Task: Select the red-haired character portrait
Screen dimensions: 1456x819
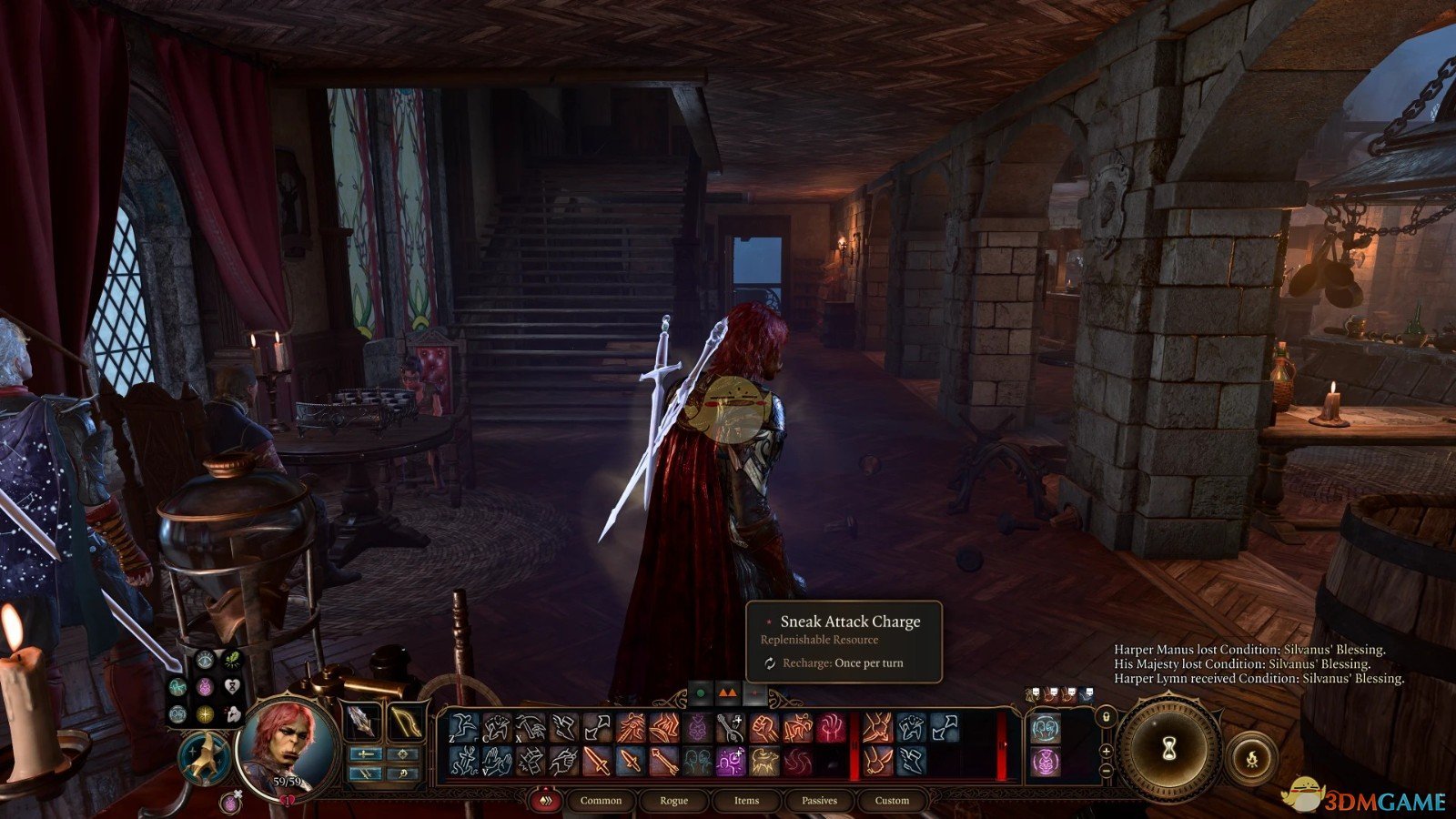Action: pos(286,743)
